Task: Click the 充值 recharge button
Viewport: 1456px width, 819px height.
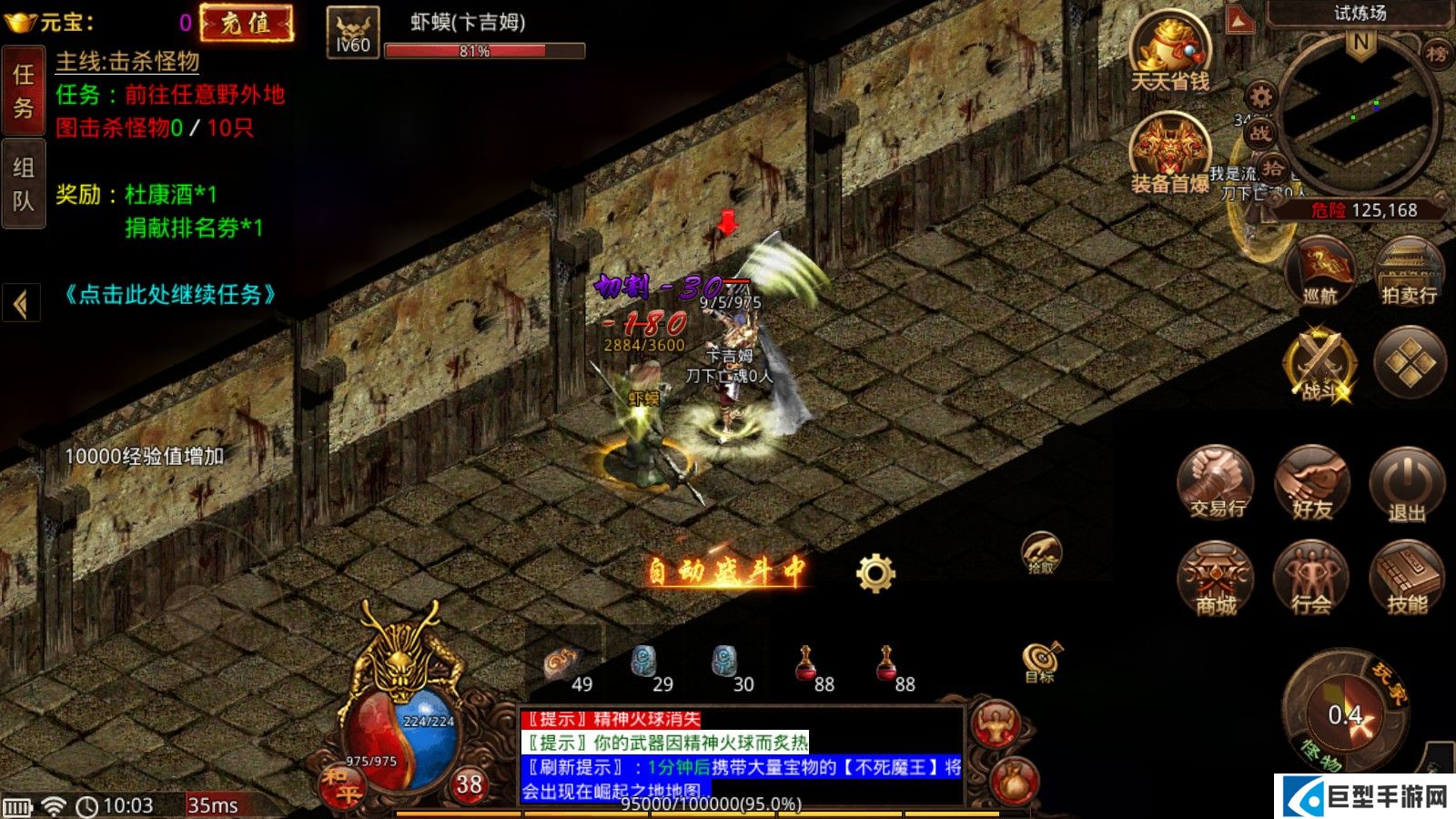Action: [247, 24]
